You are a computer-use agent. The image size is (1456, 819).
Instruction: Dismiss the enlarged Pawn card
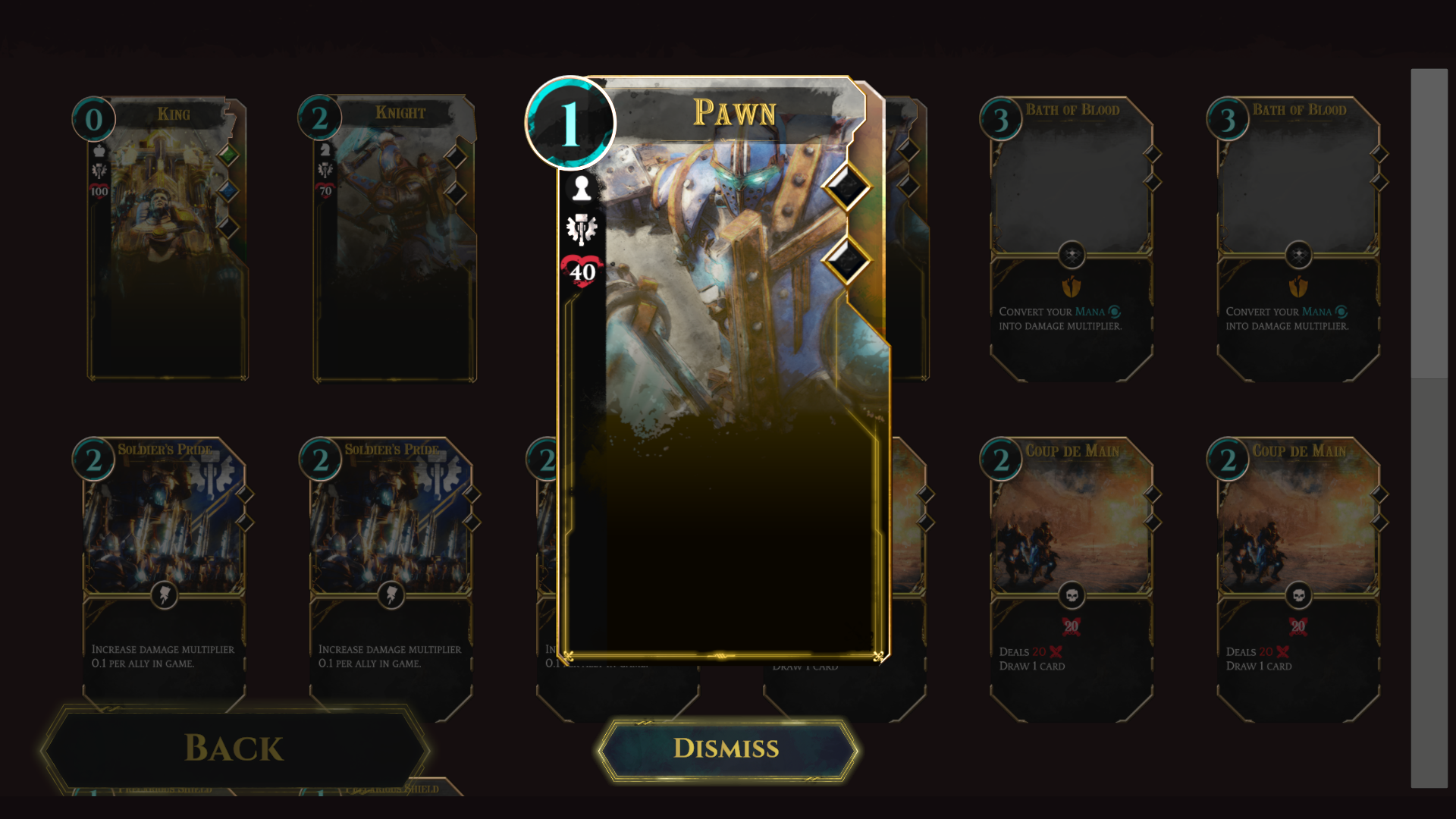click(726, 749)
